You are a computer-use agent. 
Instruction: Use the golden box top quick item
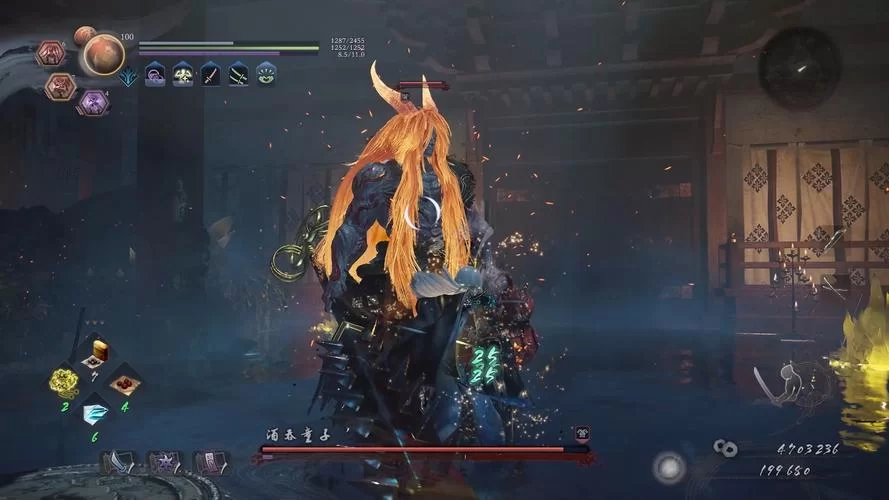coord(96,352)
